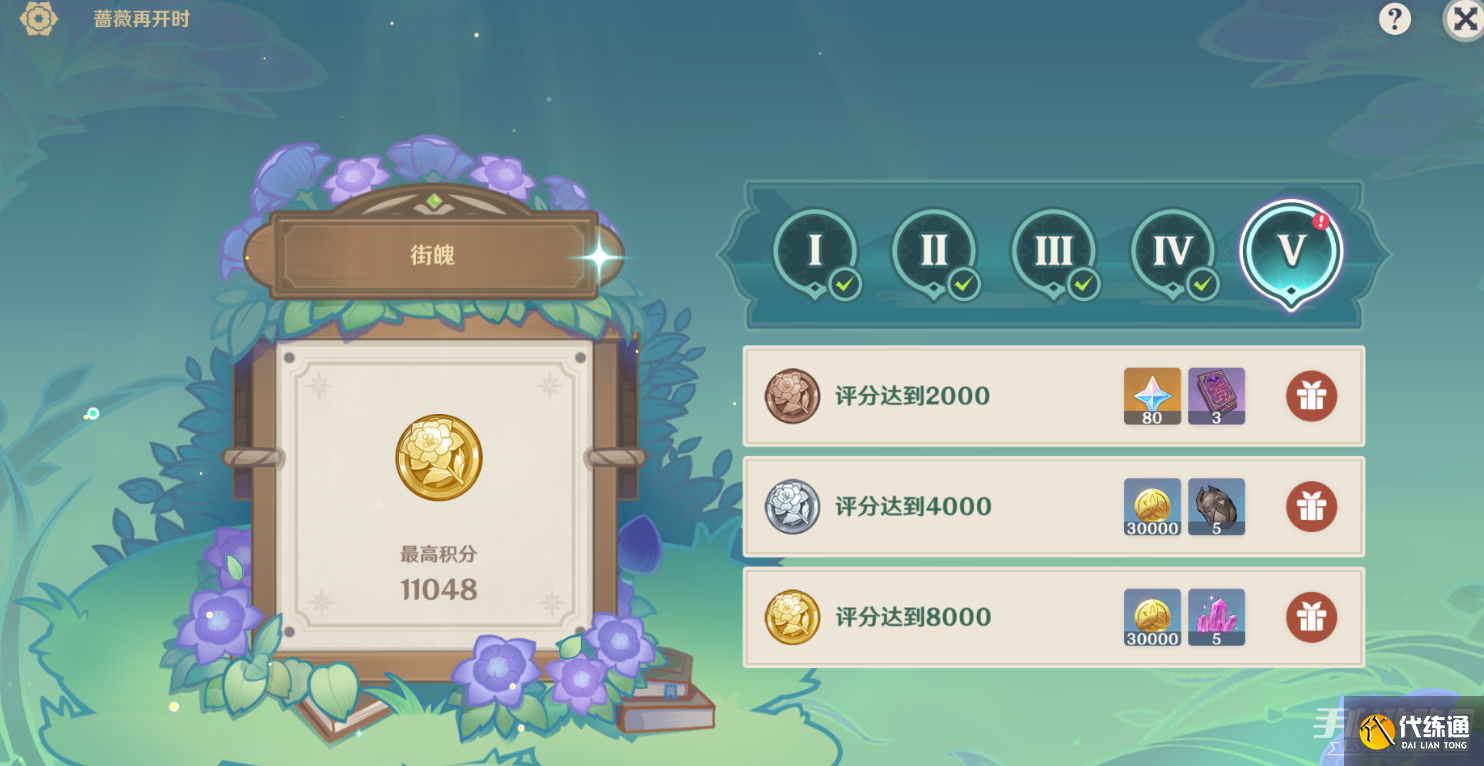
Task: Click the event emblem in the top-left corner
Action: (x=38, y=19)
